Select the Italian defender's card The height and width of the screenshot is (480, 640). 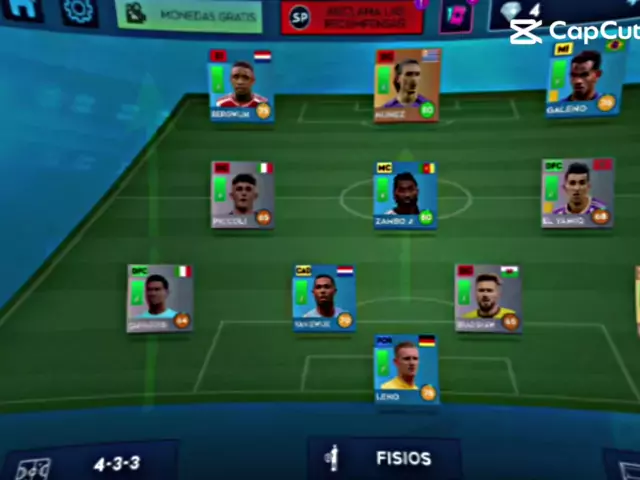pos(159,298)
